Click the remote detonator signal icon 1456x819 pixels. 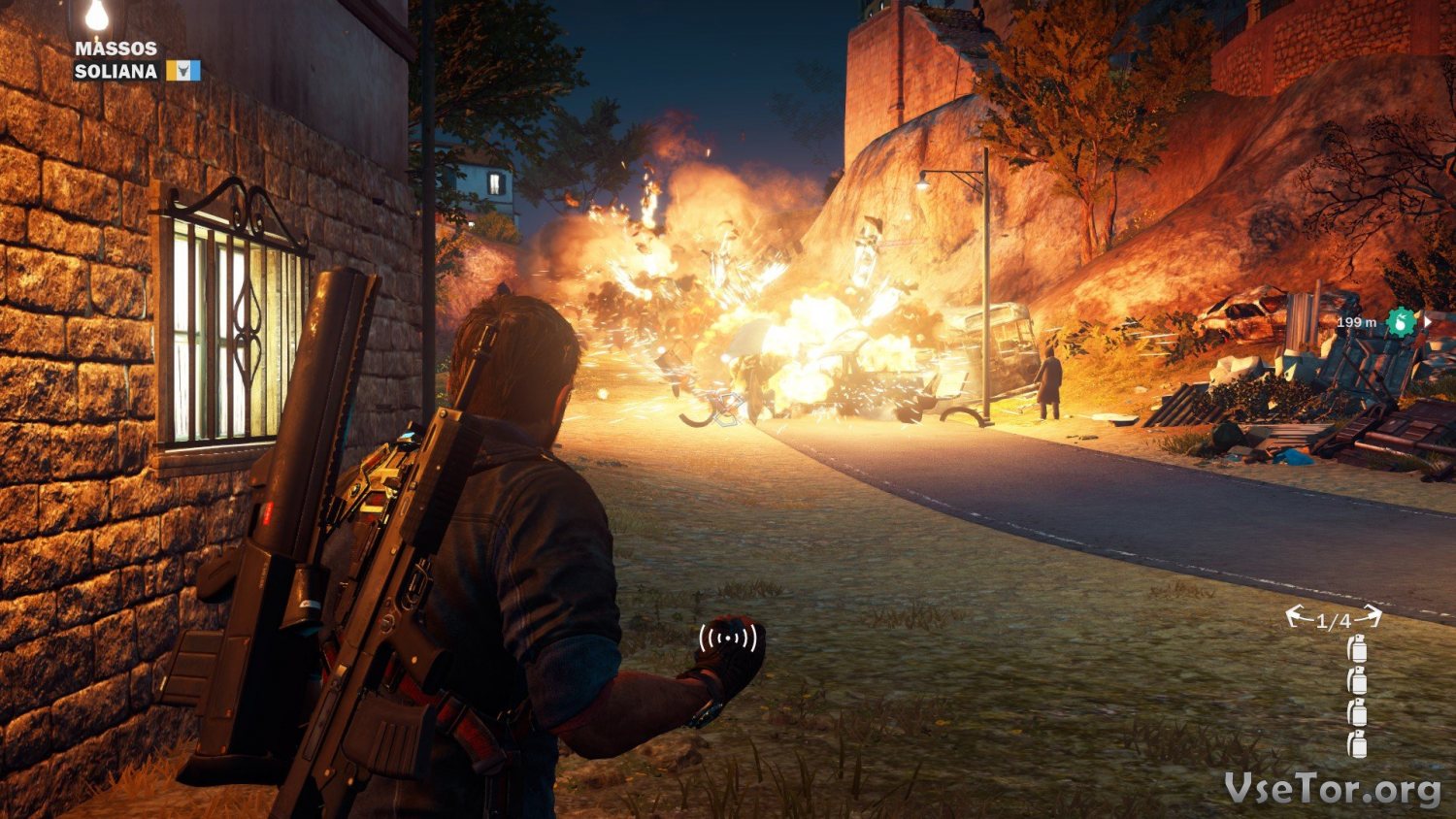click(728, 638)
